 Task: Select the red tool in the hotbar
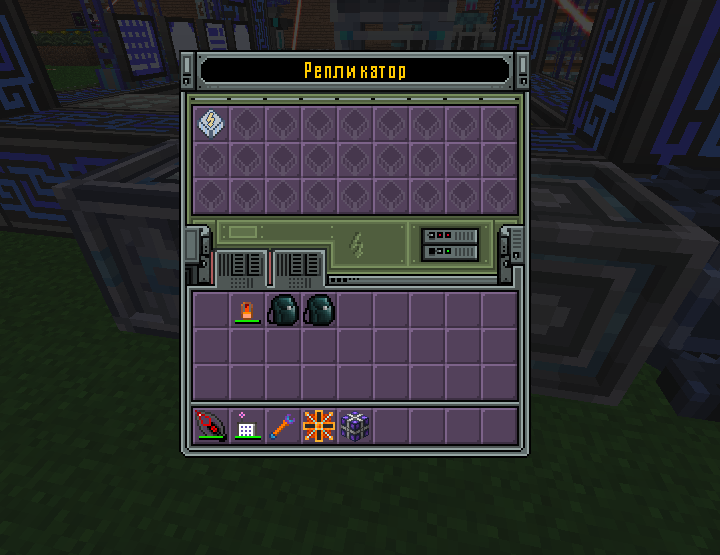[x=211, y=425]
